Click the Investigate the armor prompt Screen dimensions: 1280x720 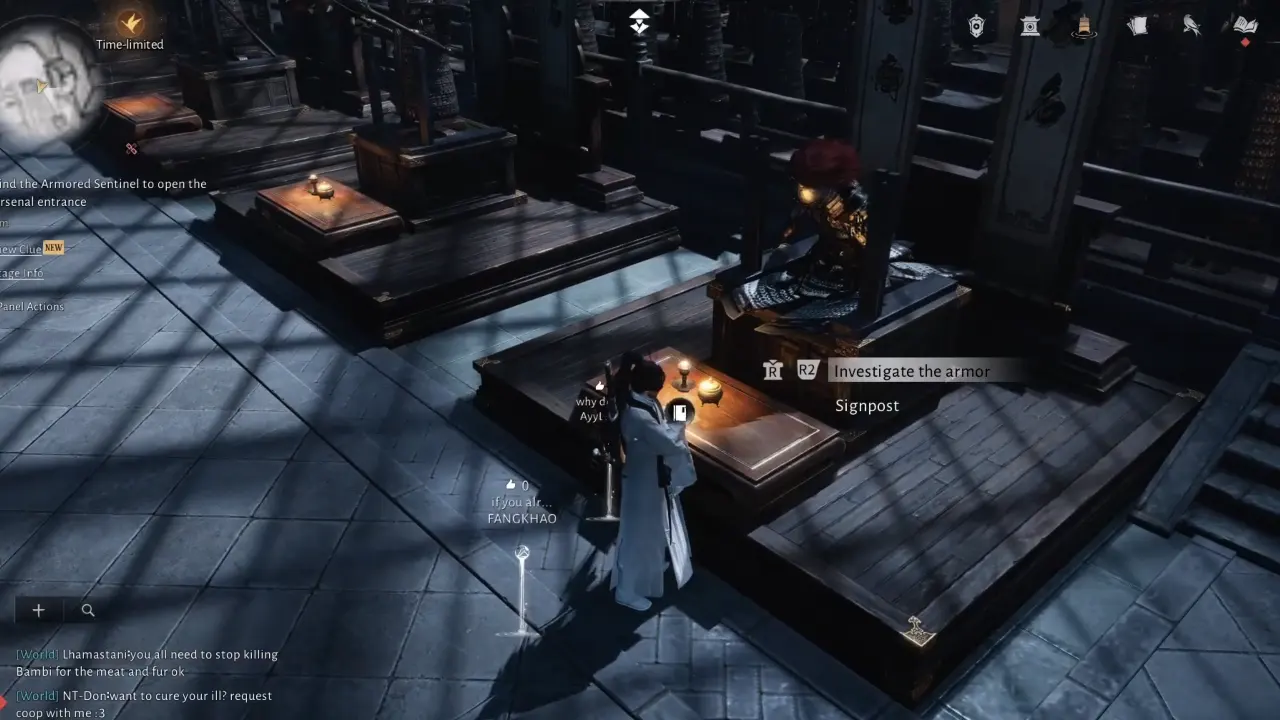(911, 370)
